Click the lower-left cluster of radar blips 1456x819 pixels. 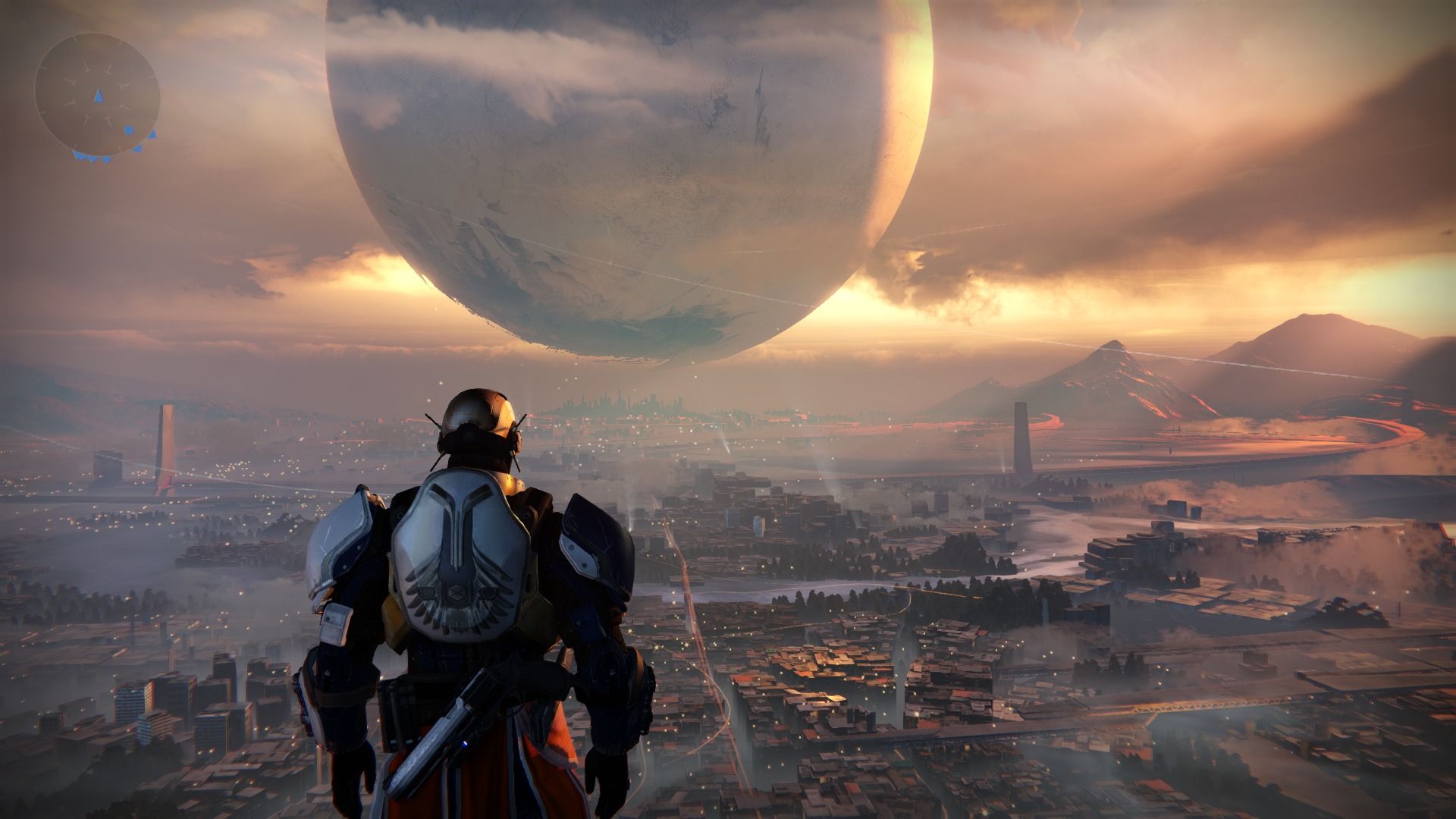pos(82,157)
